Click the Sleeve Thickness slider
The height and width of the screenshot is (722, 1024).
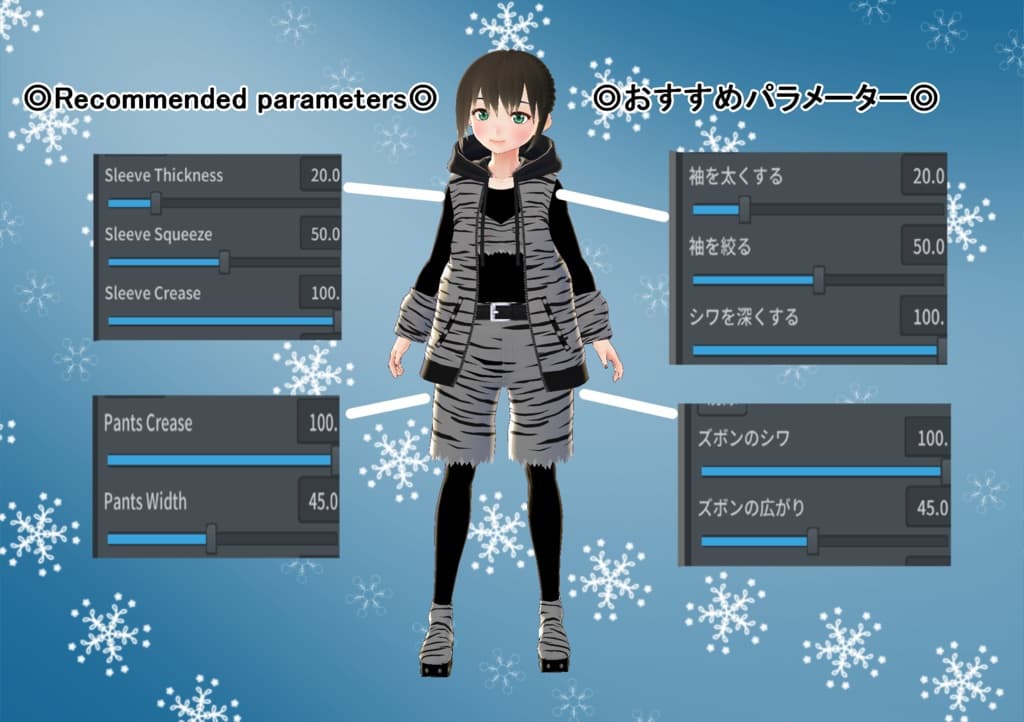coord(156,204)
